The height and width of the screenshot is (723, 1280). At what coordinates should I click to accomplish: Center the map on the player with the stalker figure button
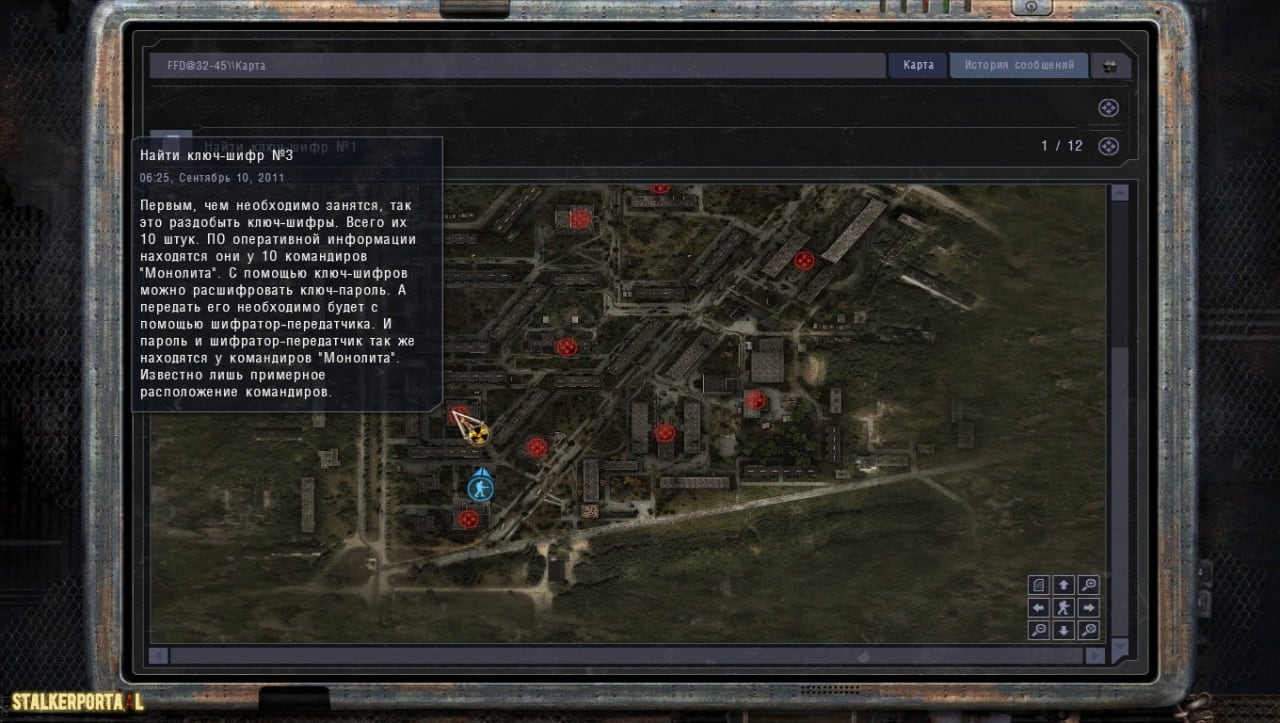click(x=1064, y=607)
